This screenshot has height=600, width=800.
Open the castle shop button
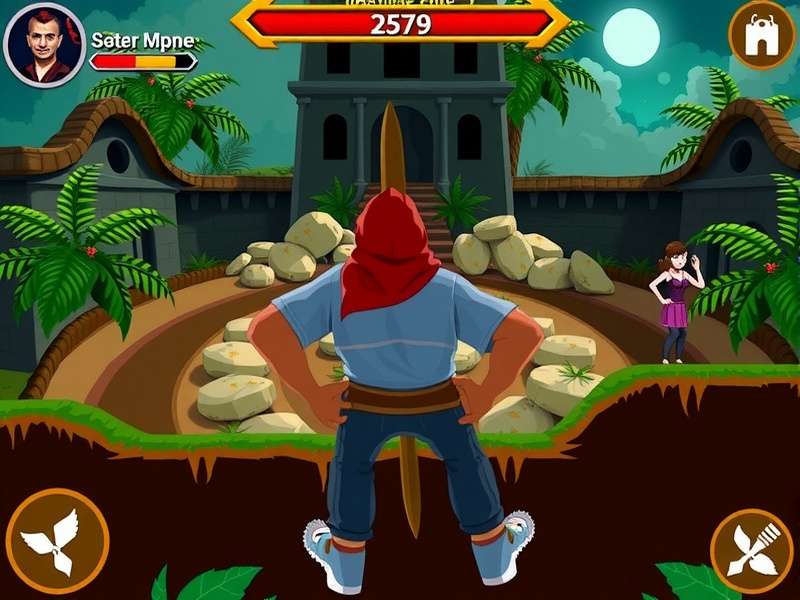coord(761,36)
